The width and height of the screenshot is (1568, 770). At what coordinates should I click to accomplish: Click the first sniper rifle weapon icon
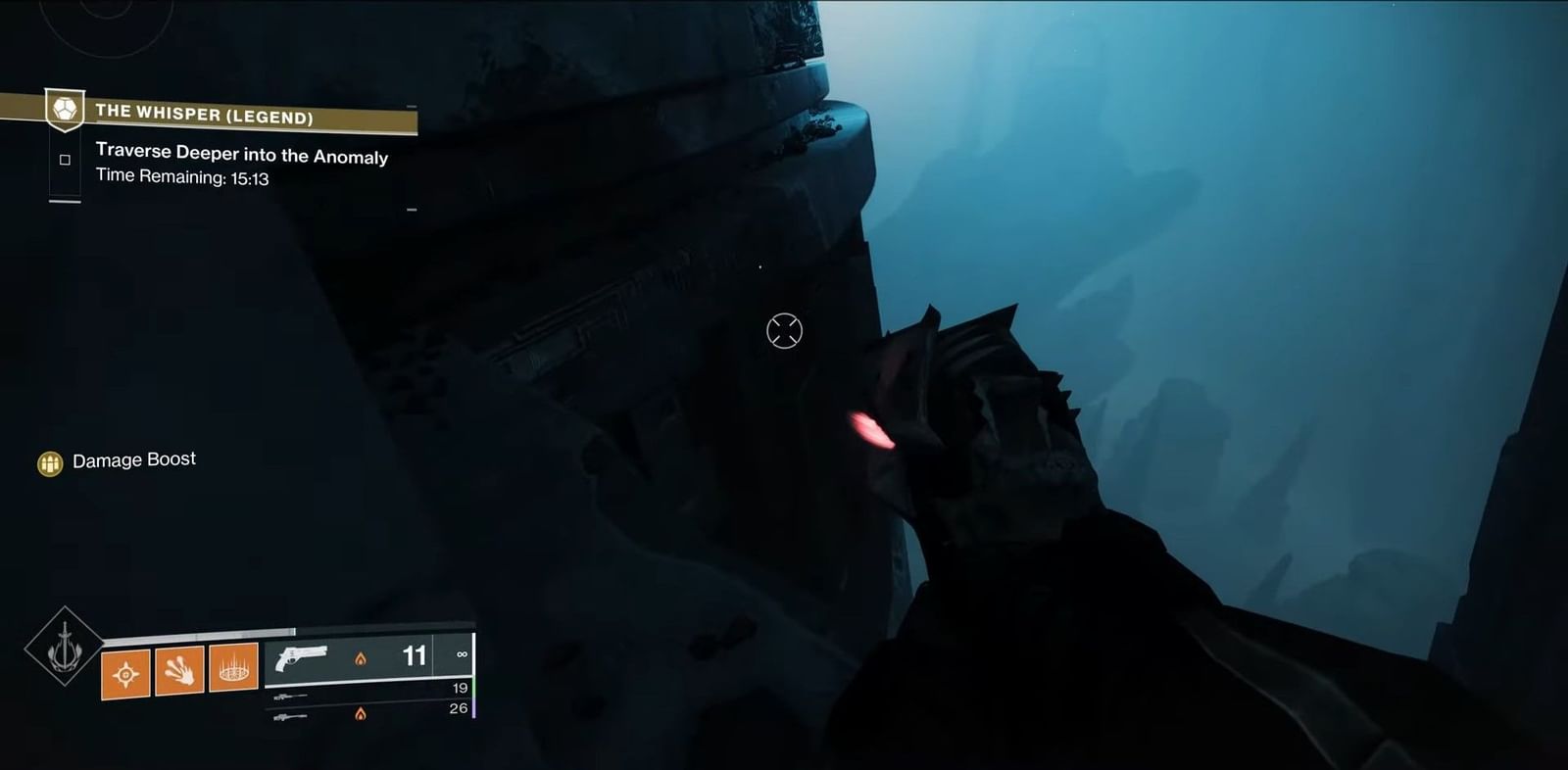[290, 698]
